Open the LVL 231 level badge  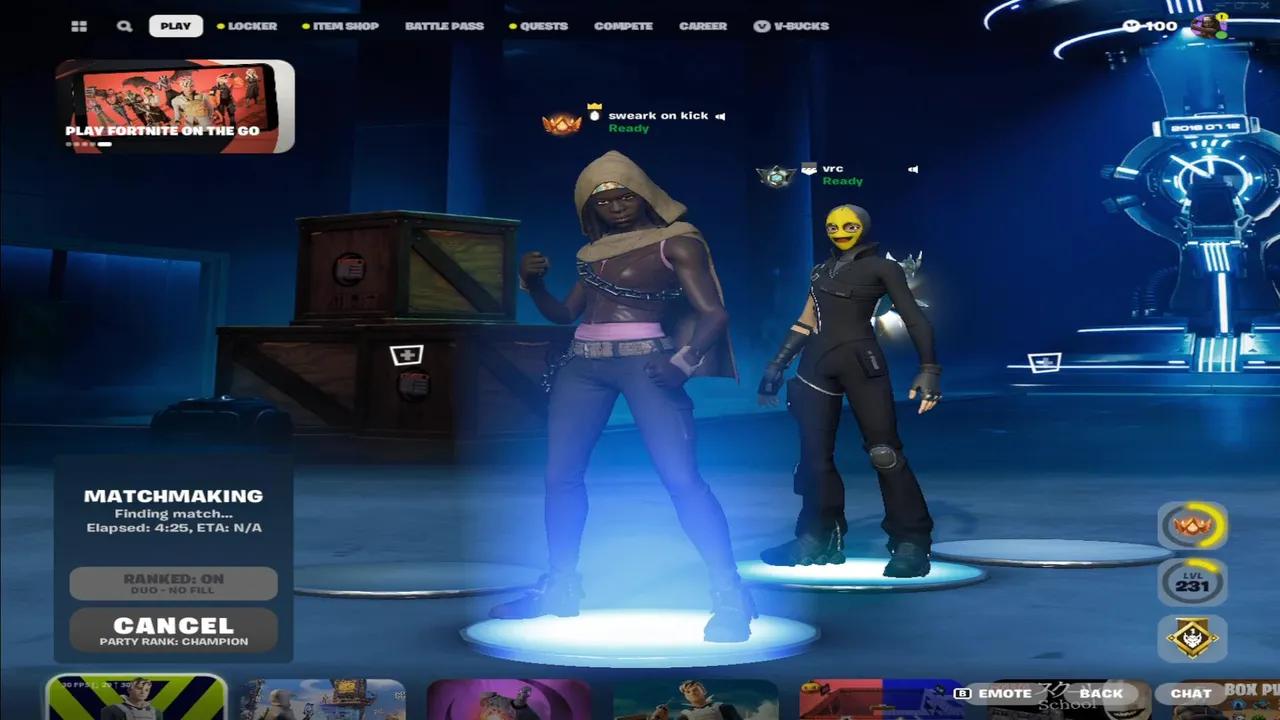coord(1192,582)
